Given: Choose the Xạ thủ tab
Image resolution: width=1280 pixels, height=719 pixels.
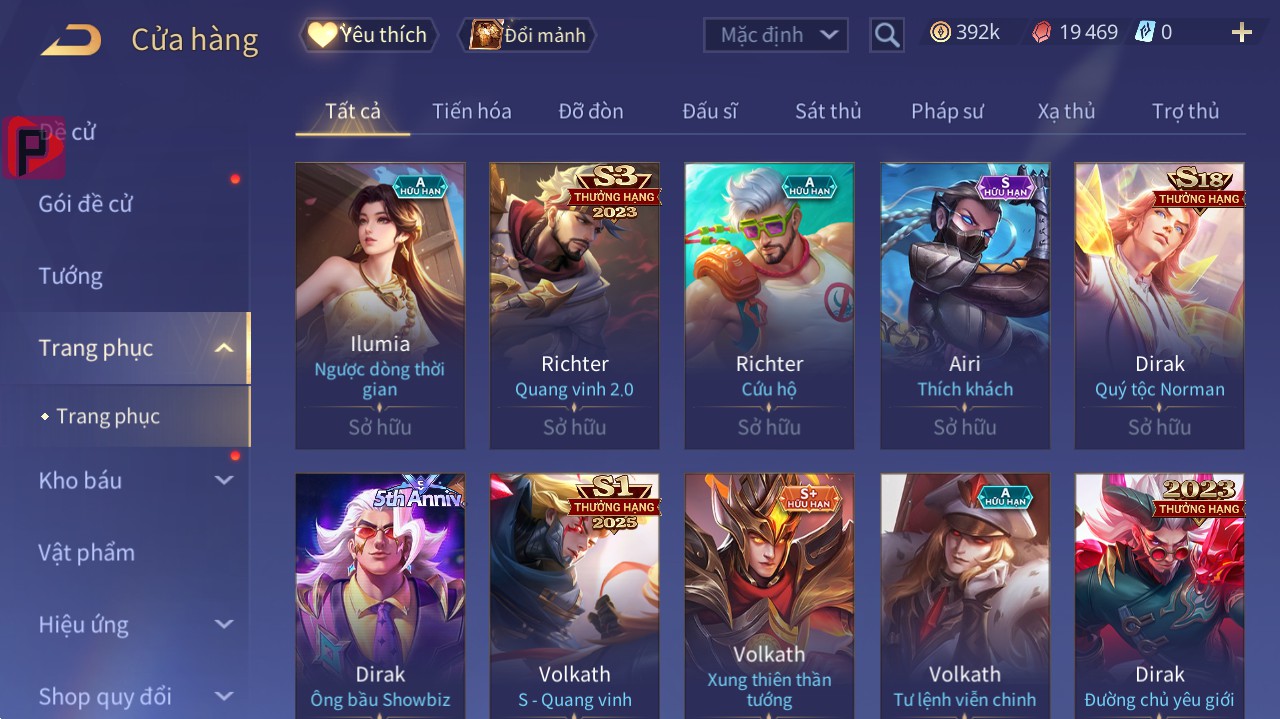Looking at the screenshot, I should tap(1066, 111).
